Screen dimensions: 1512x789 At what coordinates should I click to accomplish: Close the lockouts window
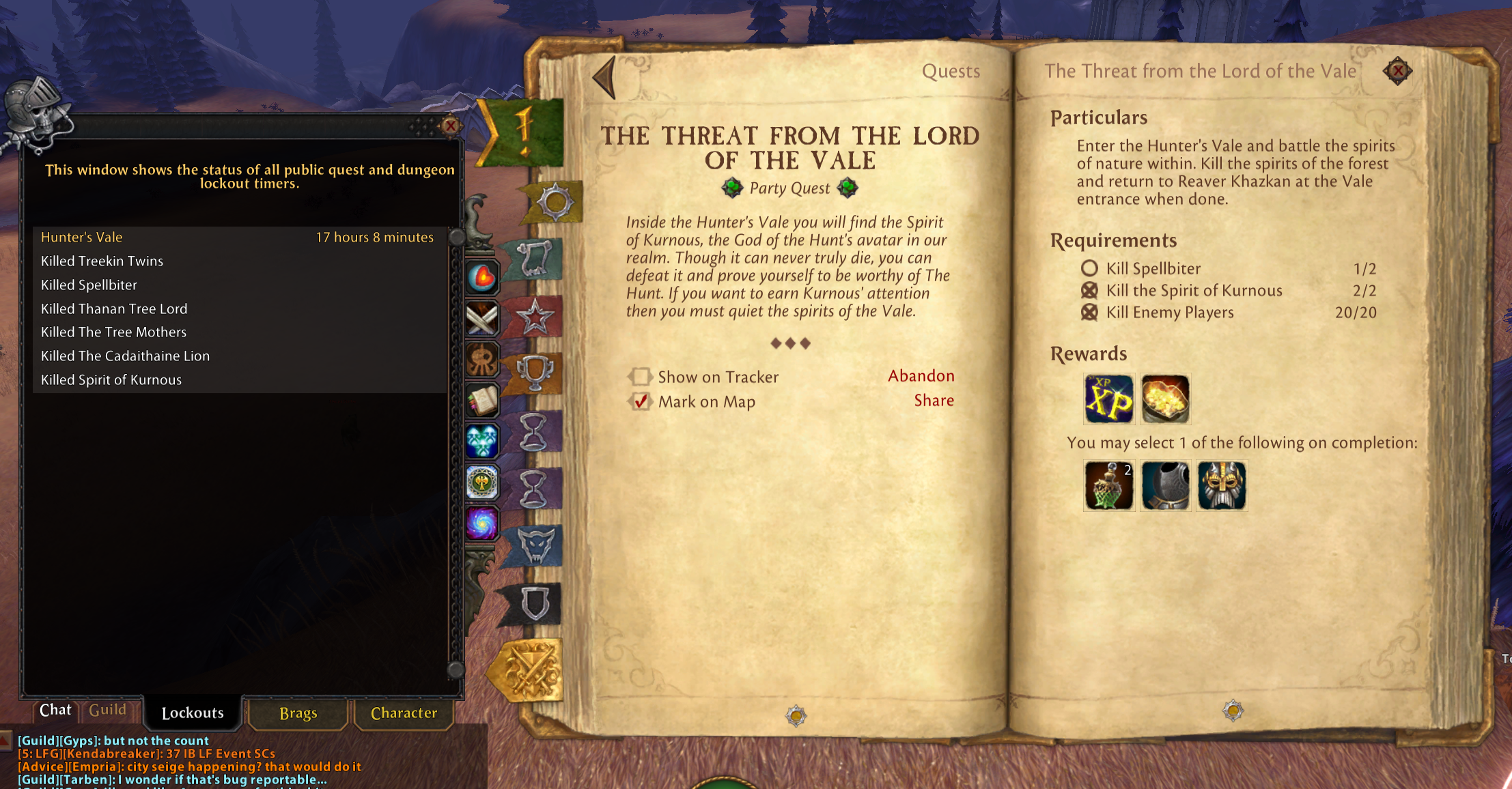450,126
